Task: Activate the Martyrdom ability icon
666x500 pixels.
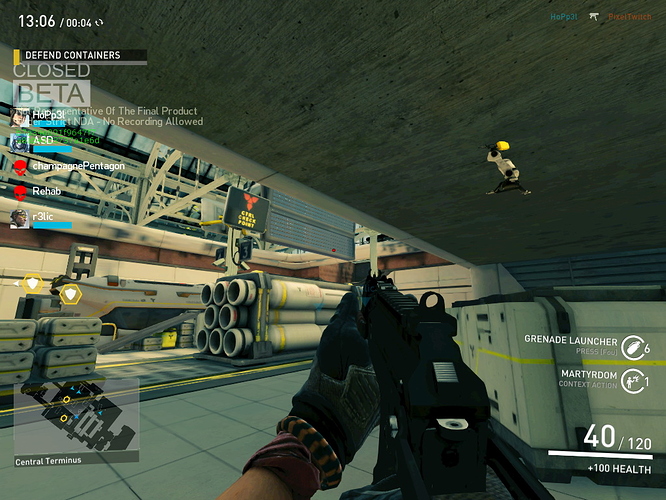Action: (632, 380)
